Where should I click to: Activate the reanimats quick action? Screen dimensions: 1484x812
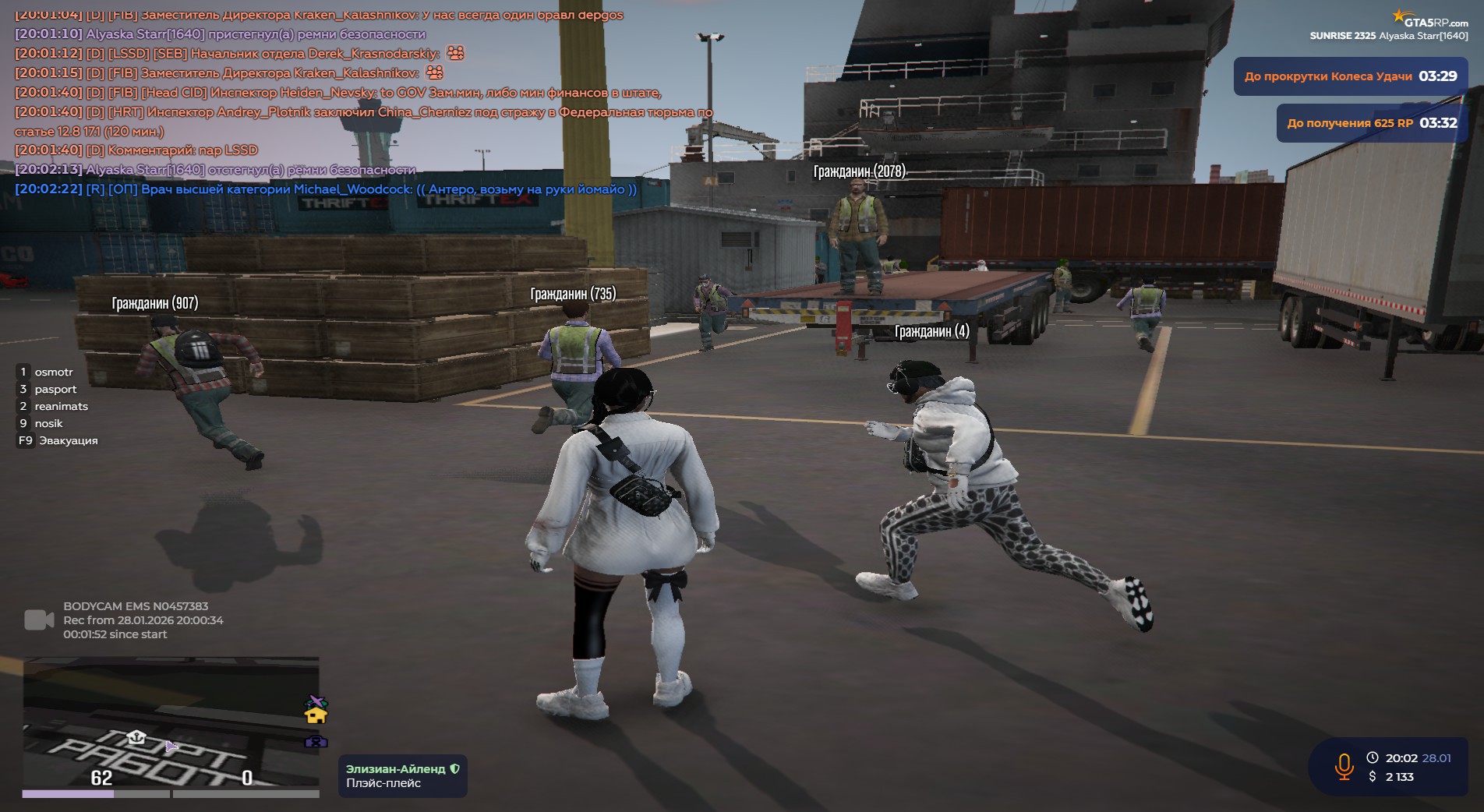[60, 407]
